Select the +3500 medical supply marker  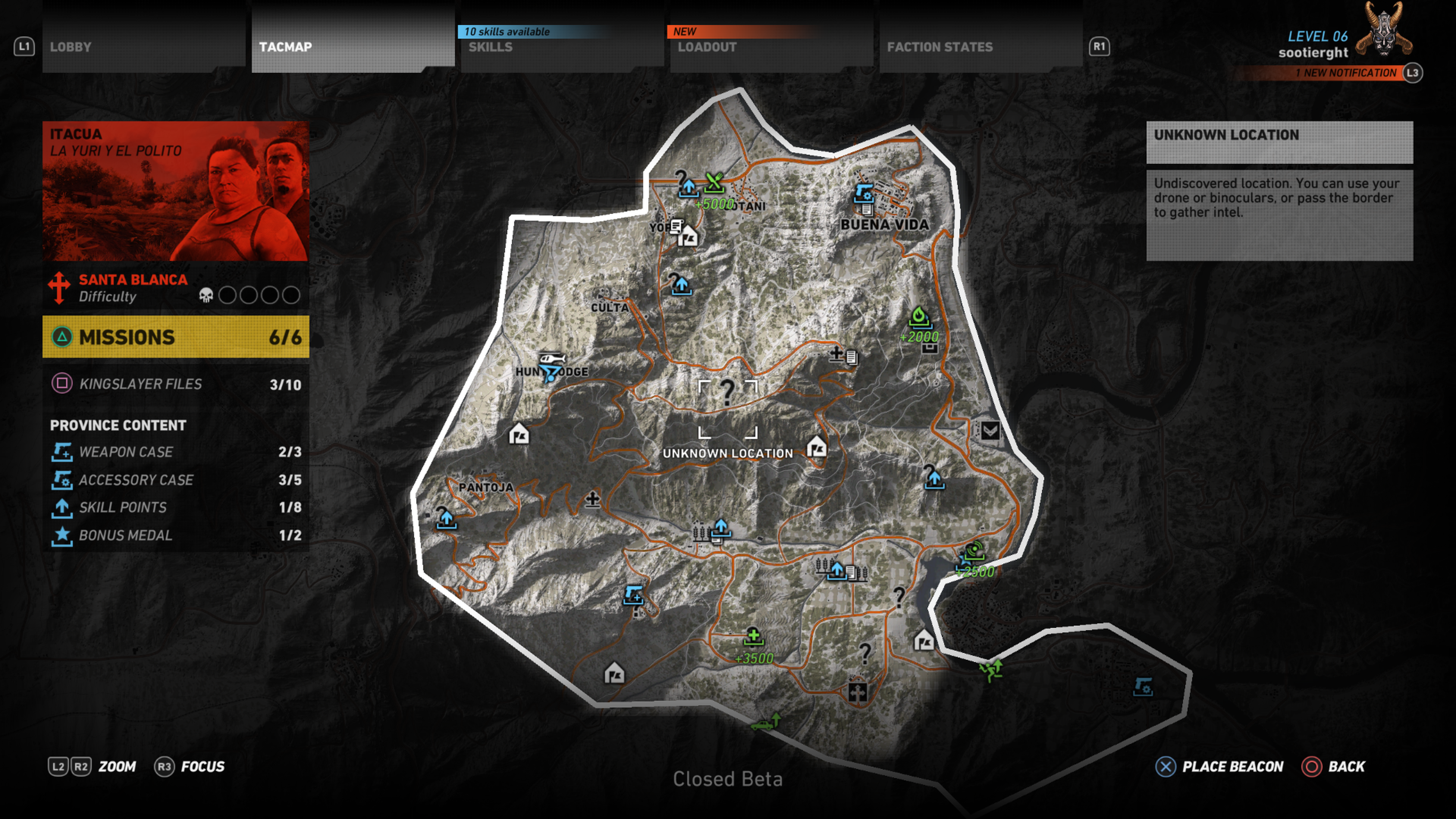point(753,637)
